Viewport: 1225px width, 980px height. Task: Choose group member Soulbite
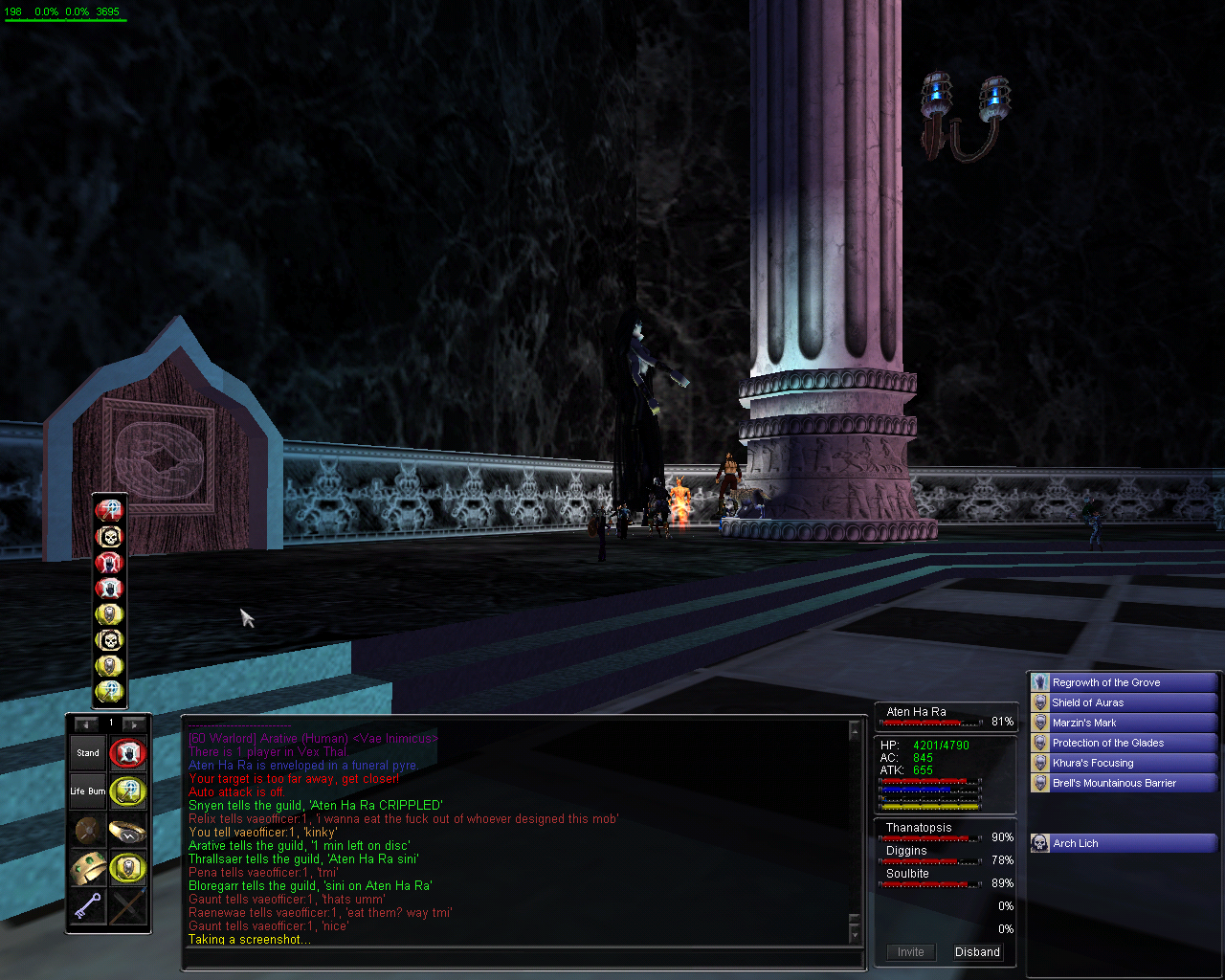click(x=907, y=874)
